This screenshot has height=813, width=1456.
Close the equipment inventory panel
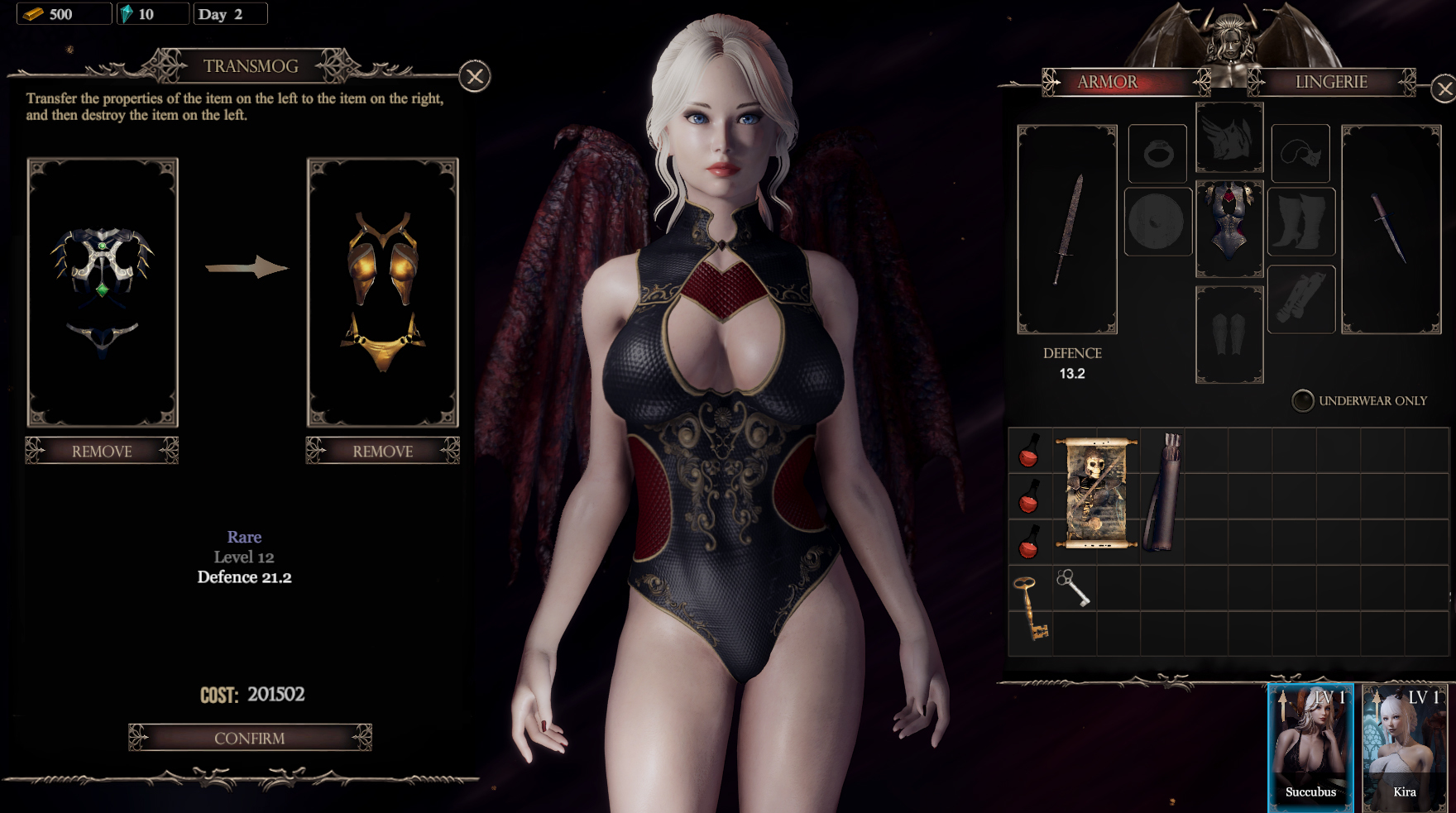click(x=1444, y=88)
